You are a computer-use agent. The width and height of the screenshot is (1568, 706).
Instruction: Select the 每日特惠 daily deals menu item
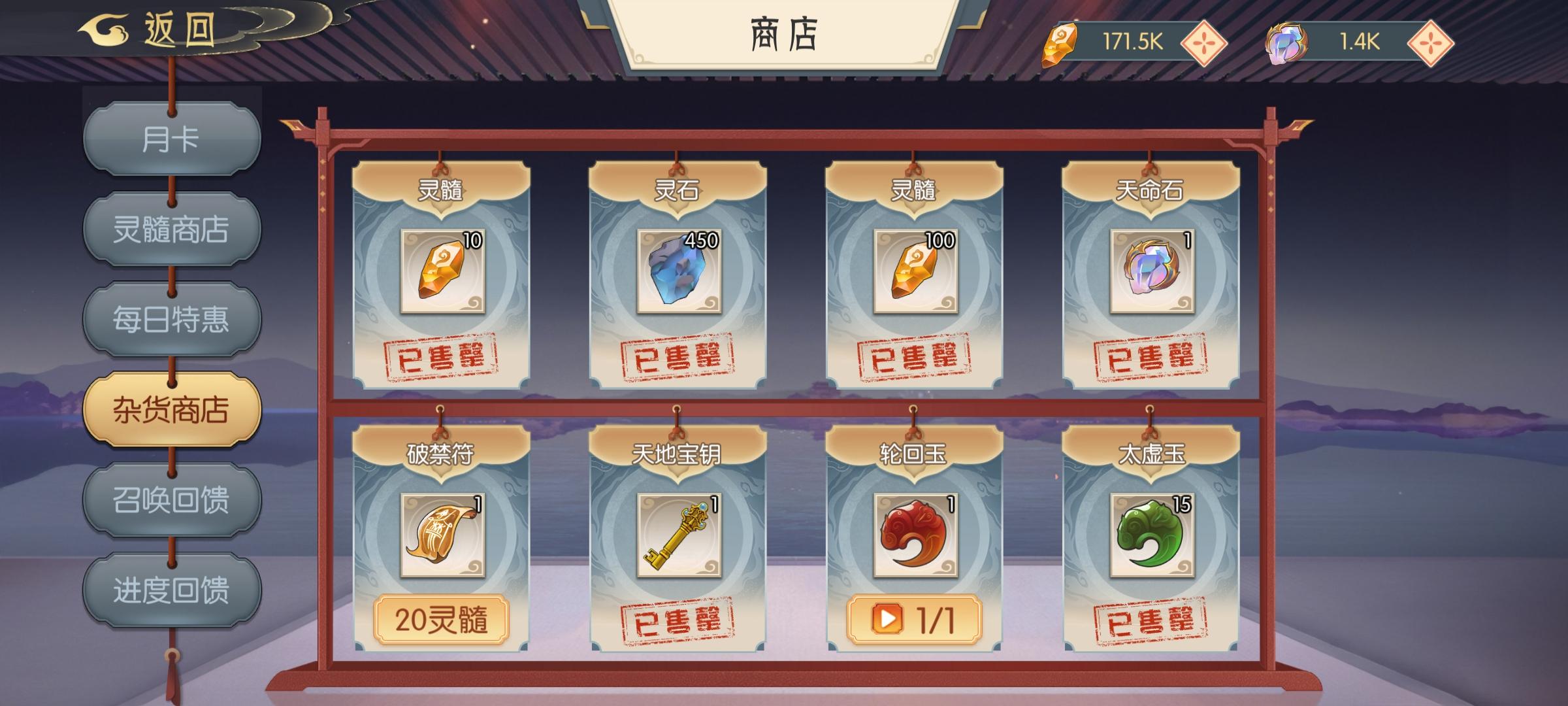coord(171,318)
